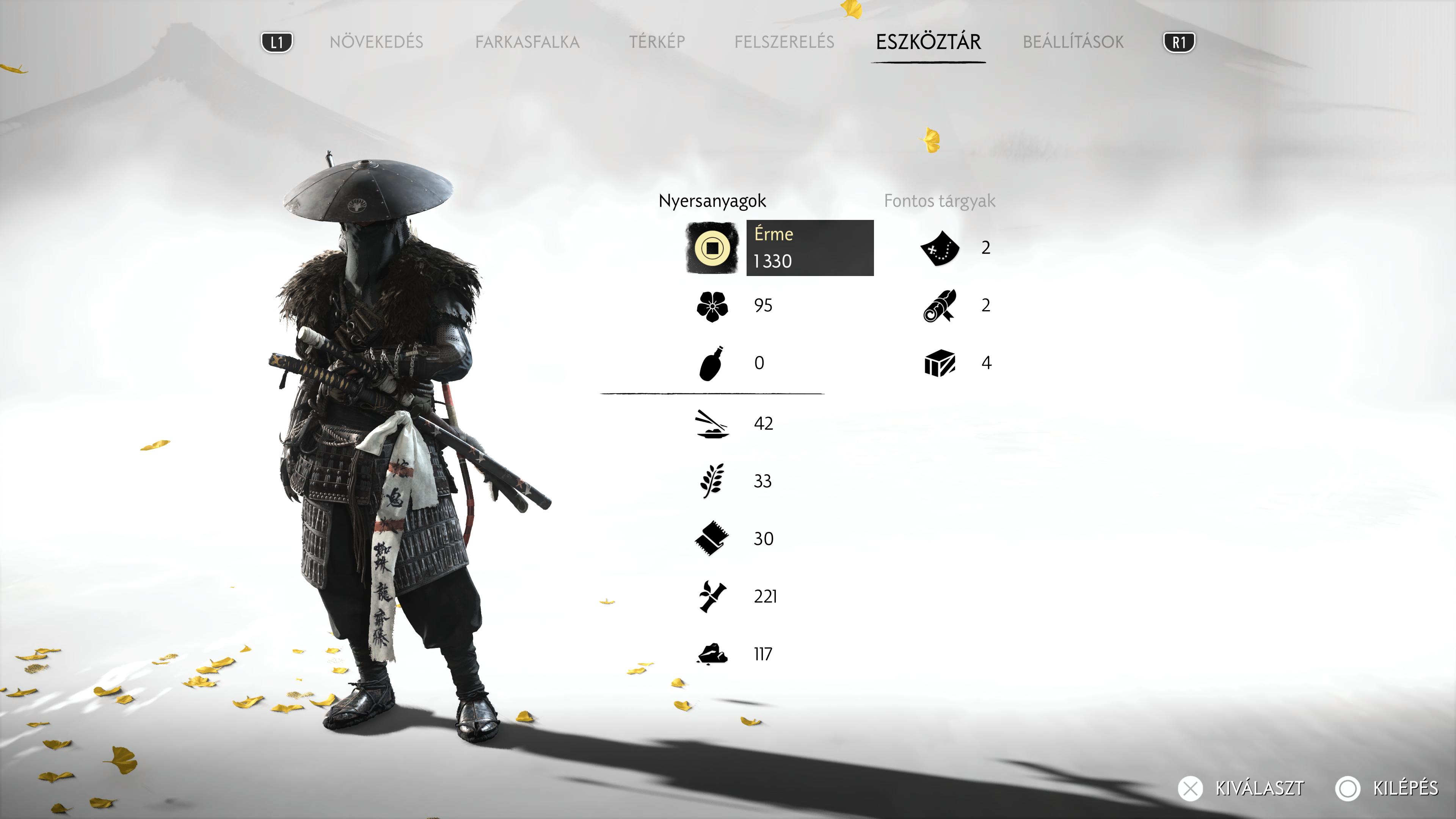Select the bamboo resource icon

click(x=712, y=596)
